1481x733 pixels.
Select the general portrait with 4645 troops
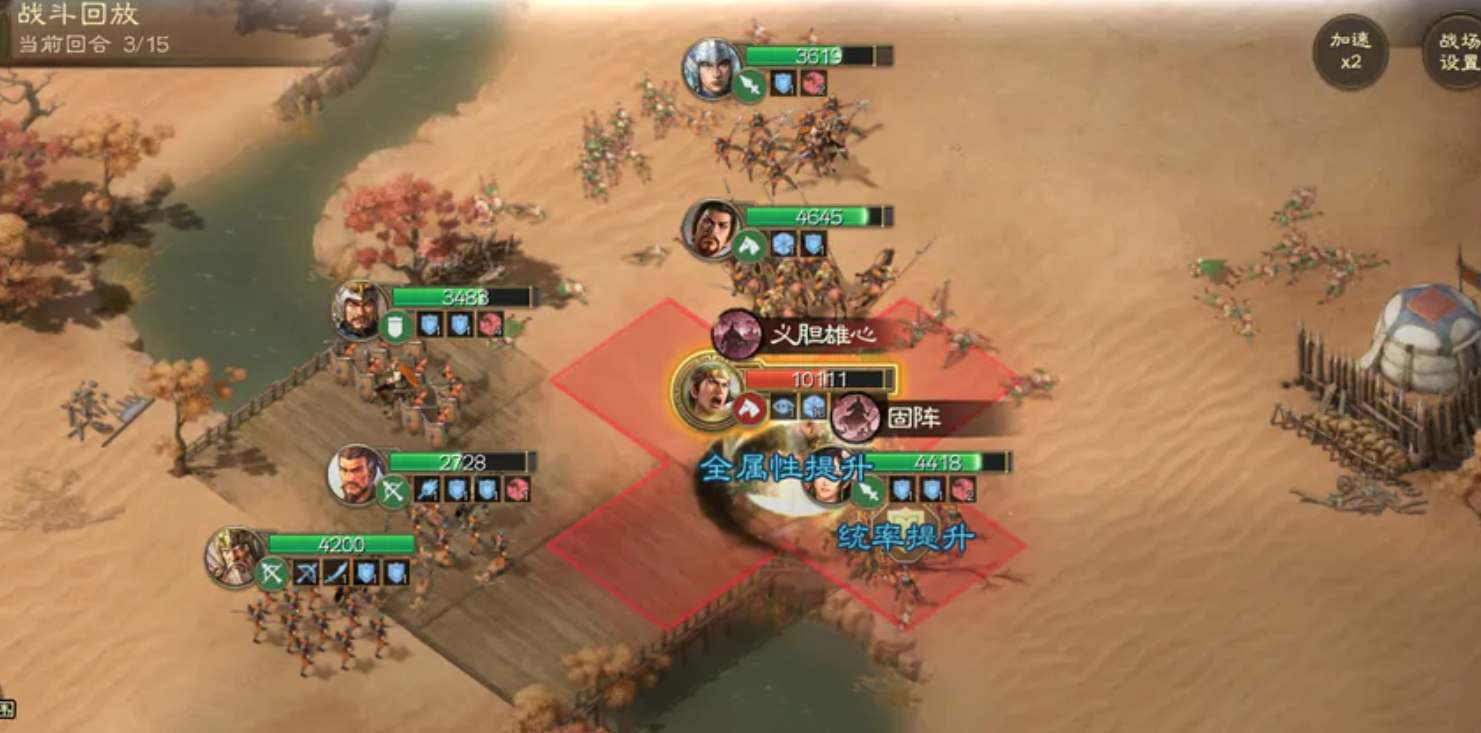[710, 228]
